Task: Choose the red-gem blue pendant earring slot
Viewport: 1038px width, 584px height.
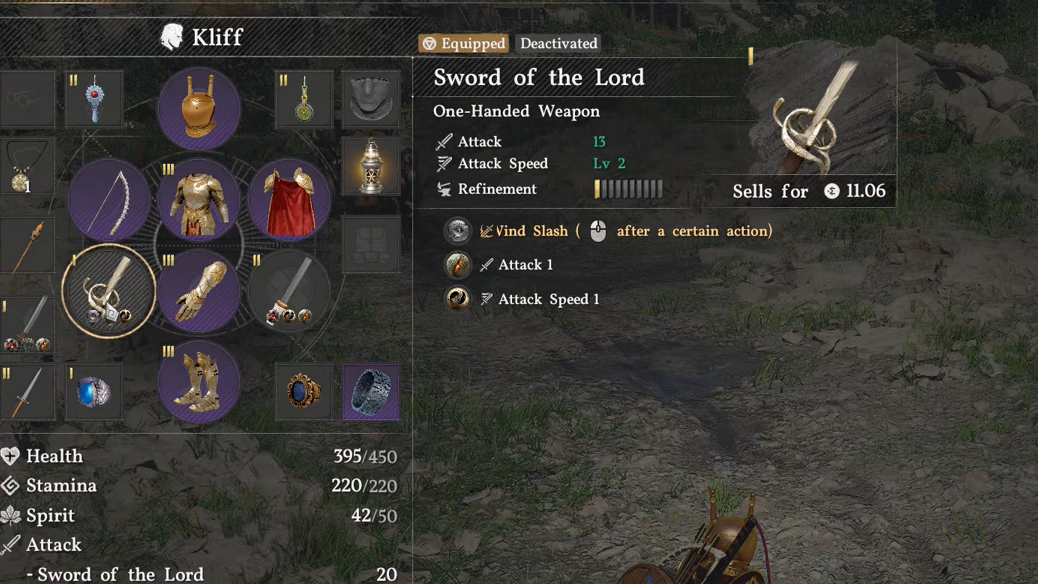Action: (95, 99)
